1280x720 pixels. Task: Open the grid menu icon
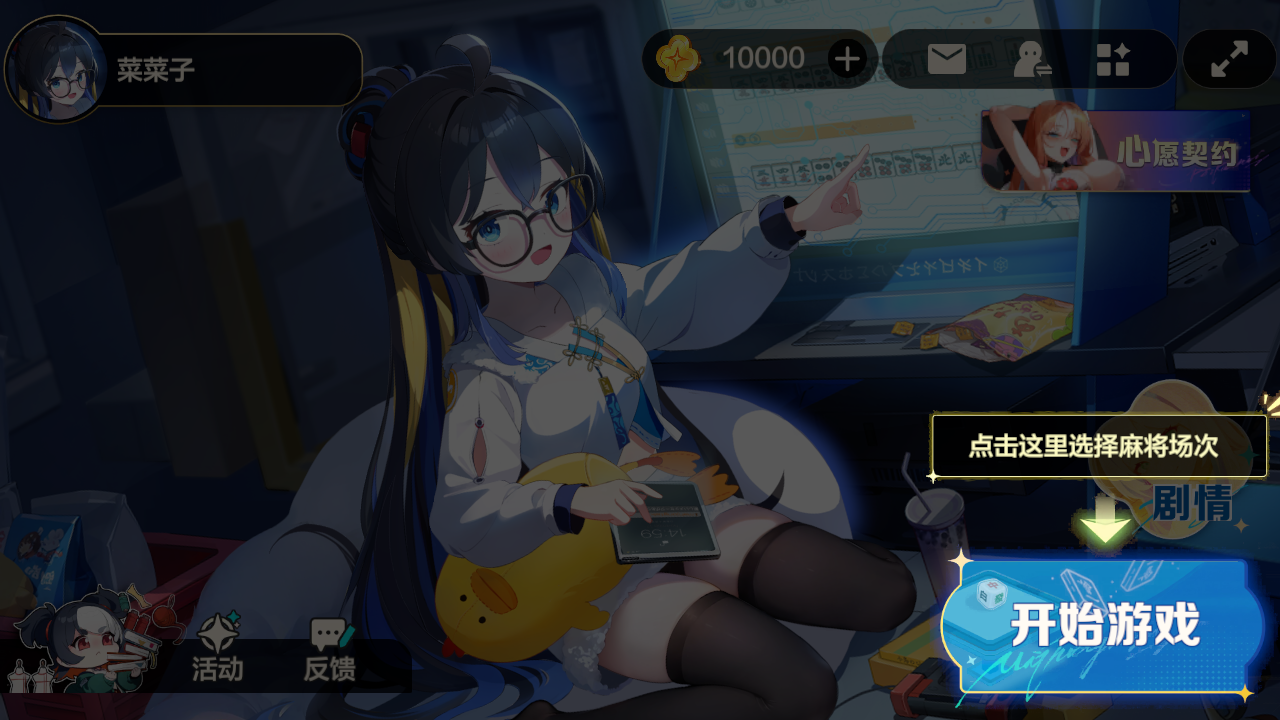click(1112, 59)
